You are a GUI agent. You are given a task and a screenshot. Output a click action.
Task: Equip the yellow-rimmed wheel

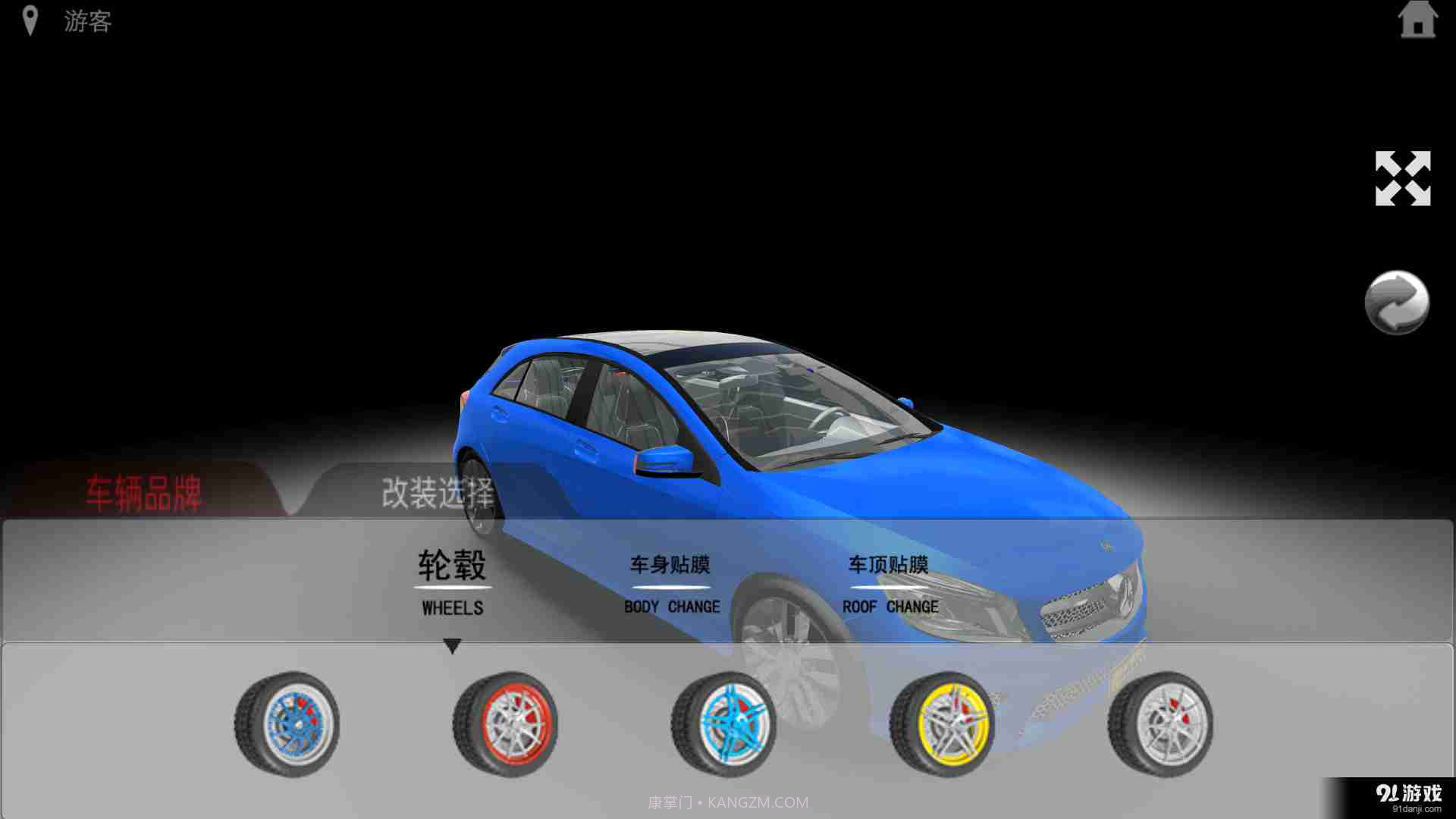[942, 724]
